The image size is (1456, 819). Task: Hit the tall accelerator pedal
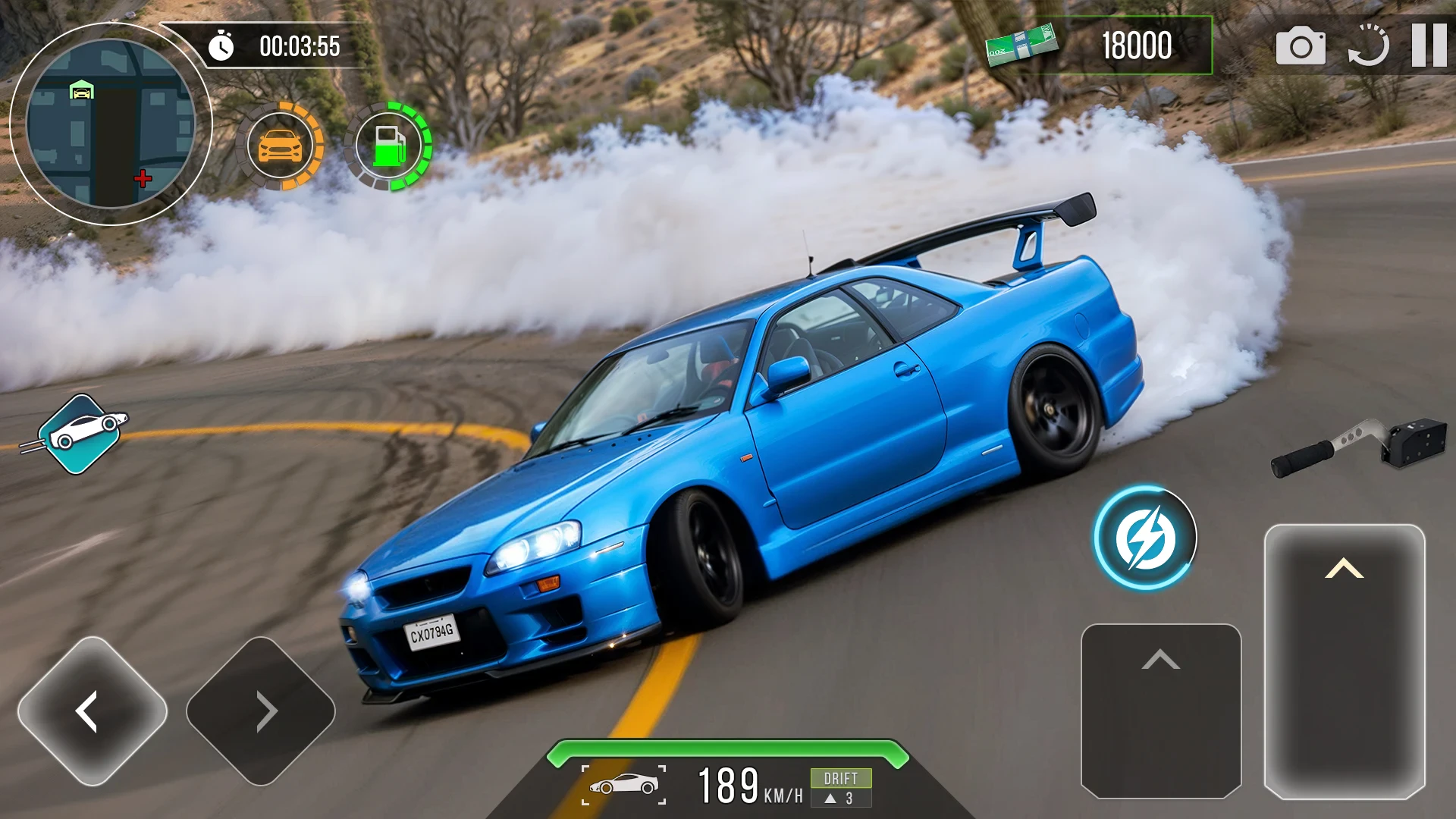click(1344, 661)
